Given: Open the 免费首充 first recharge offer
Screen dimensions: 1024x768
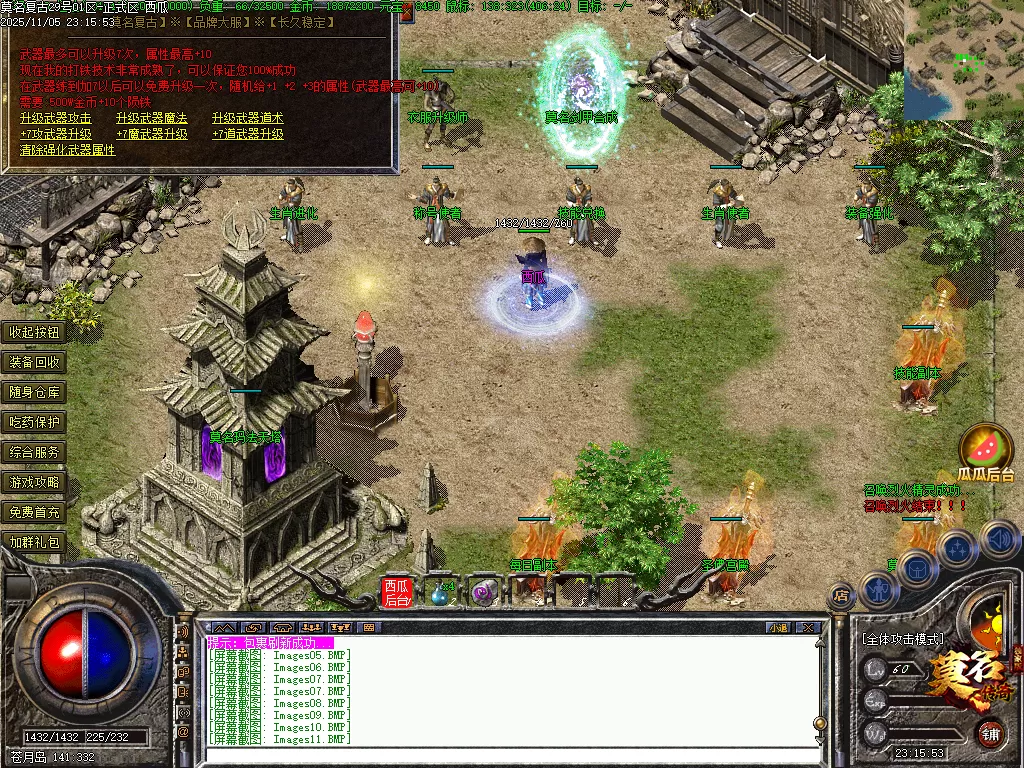Looking at the screenshot, I should click(x=35, y=512).
